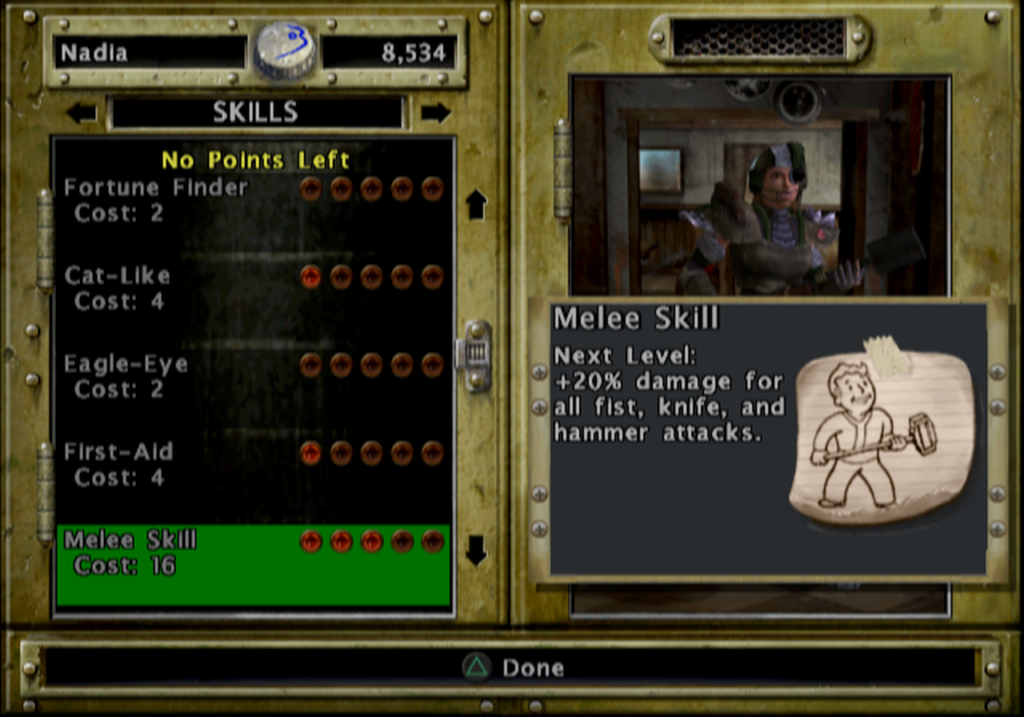Pick the First-Aid skill entry
The height and width of the screenshot is (717, 1024).
[x=119, y=463]
